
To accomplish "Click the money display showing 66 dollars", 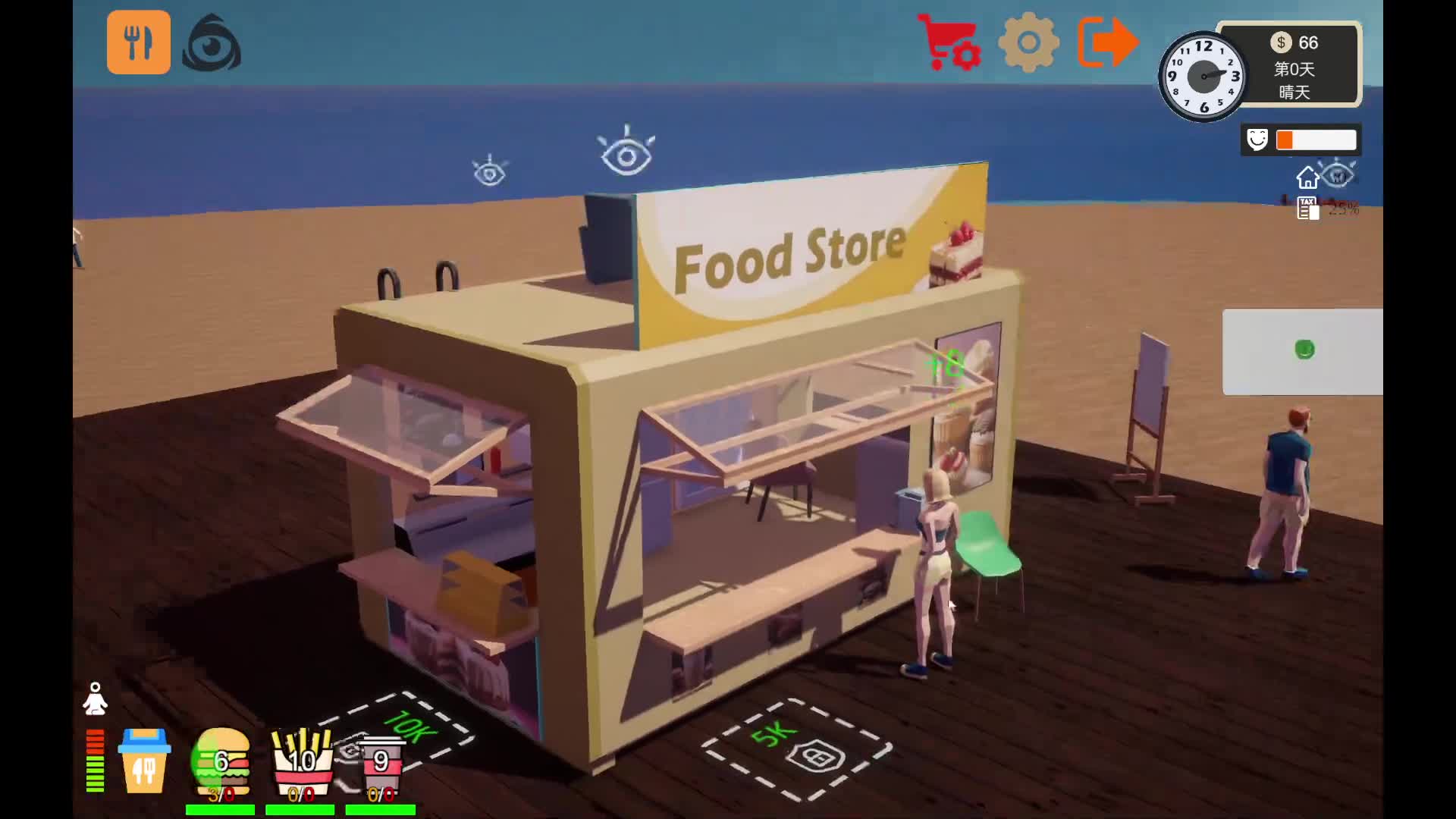I will click(1294, 42).
